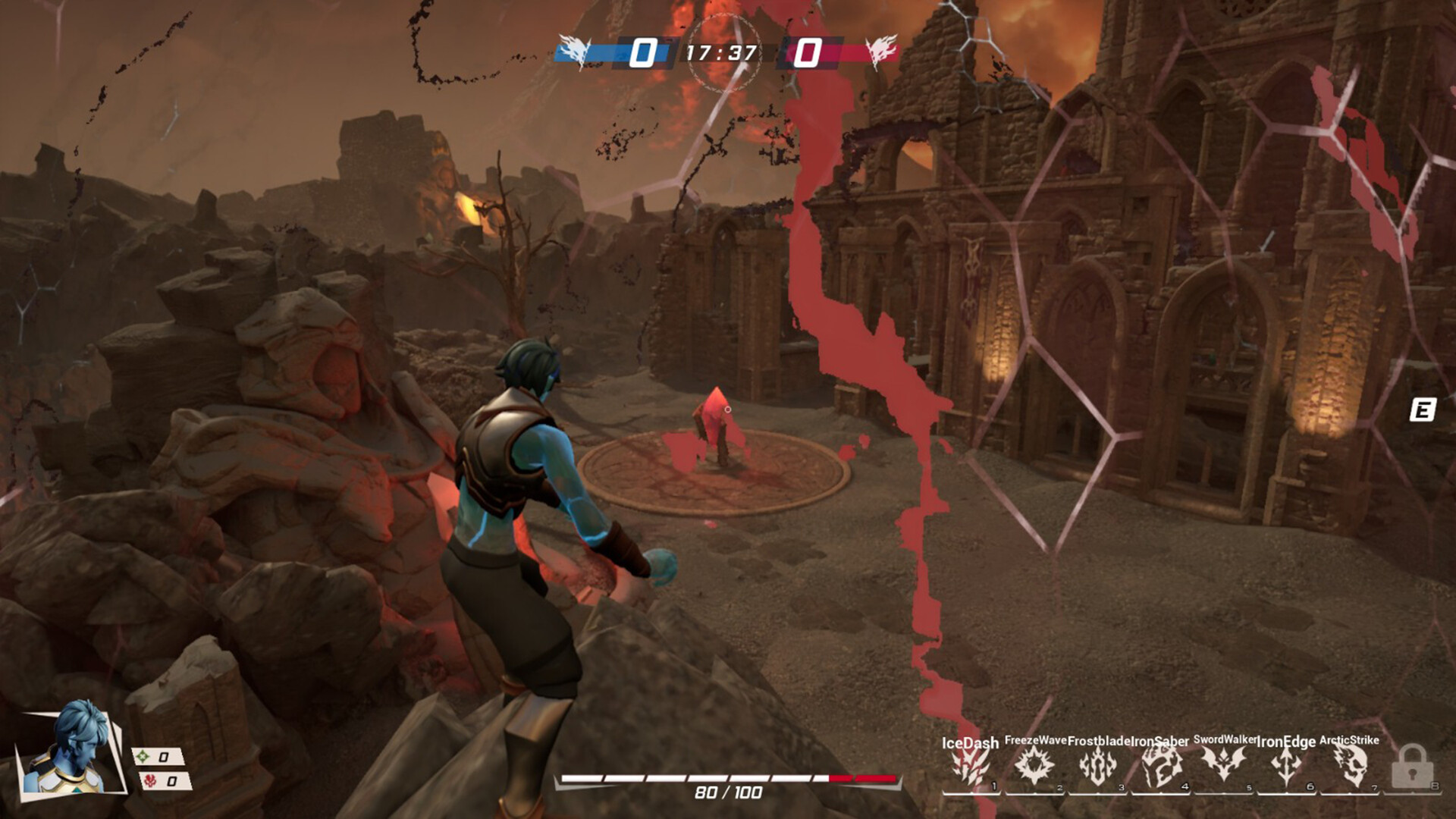Select the Frostblade ability

1097,766
